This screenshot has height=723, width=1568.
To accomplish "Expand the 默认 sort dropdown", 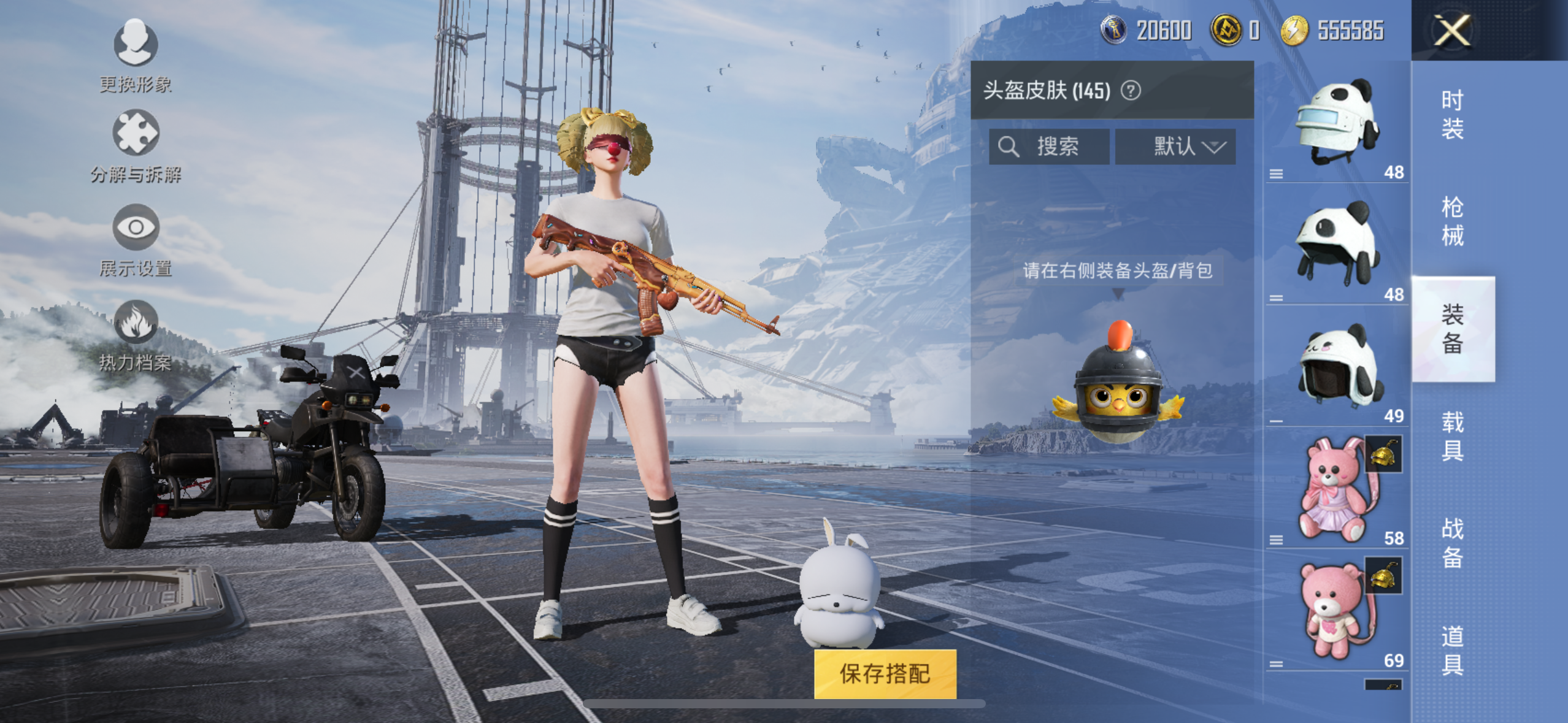I will click(1175, 147).
